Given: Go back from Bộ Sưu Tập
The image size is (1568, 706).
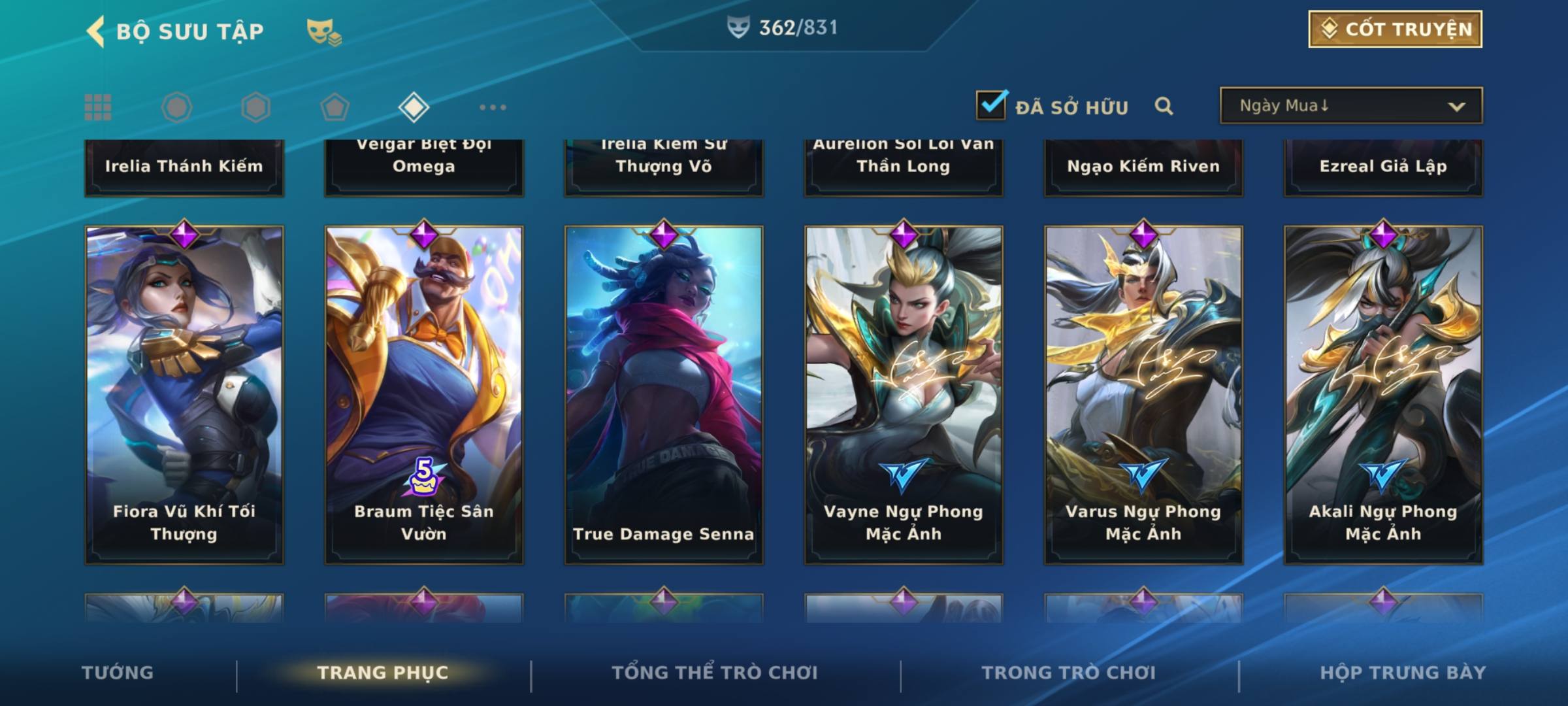Looking at the screenshot, I should coord(96,31).
